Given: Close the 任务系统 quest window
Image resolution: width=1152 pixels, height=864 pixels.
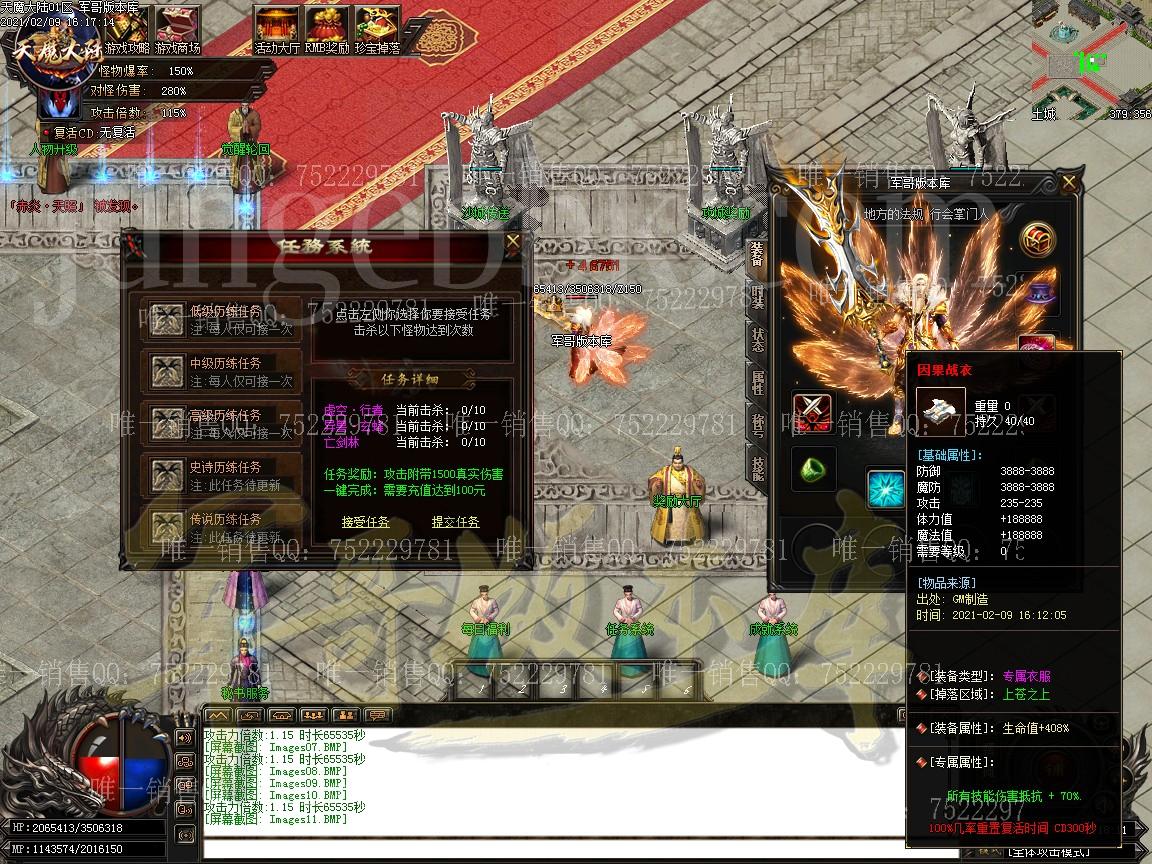Looking at the screenshot, I should (x=513, y=241).
